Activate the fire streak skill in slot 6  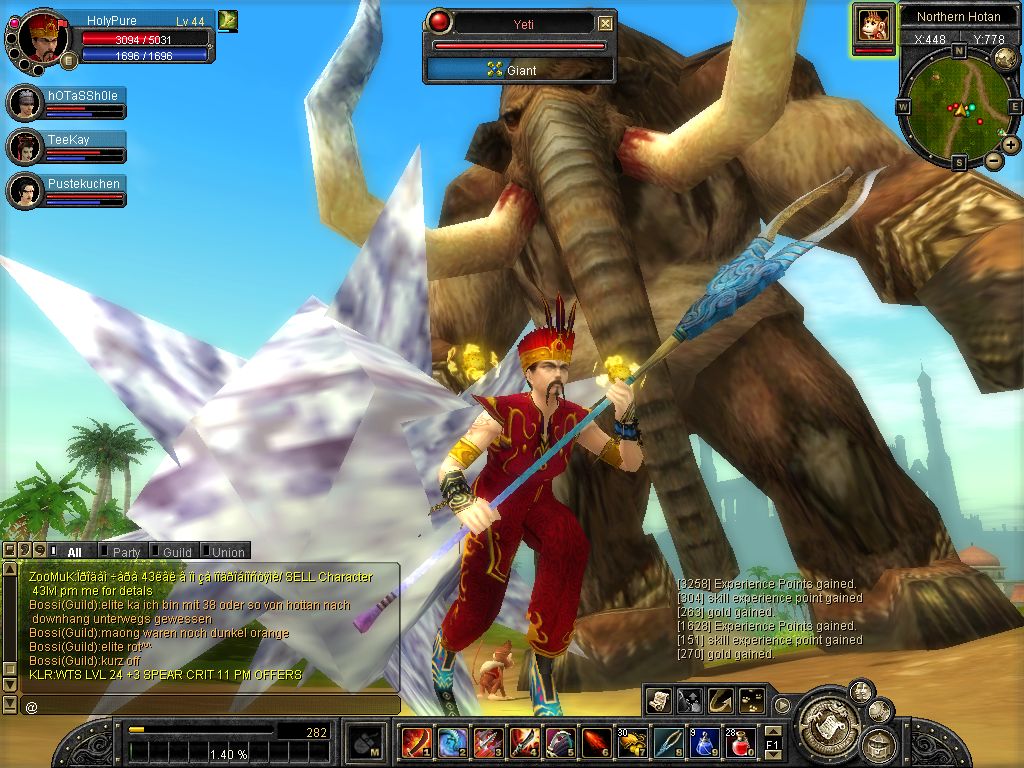coord(596,742)
